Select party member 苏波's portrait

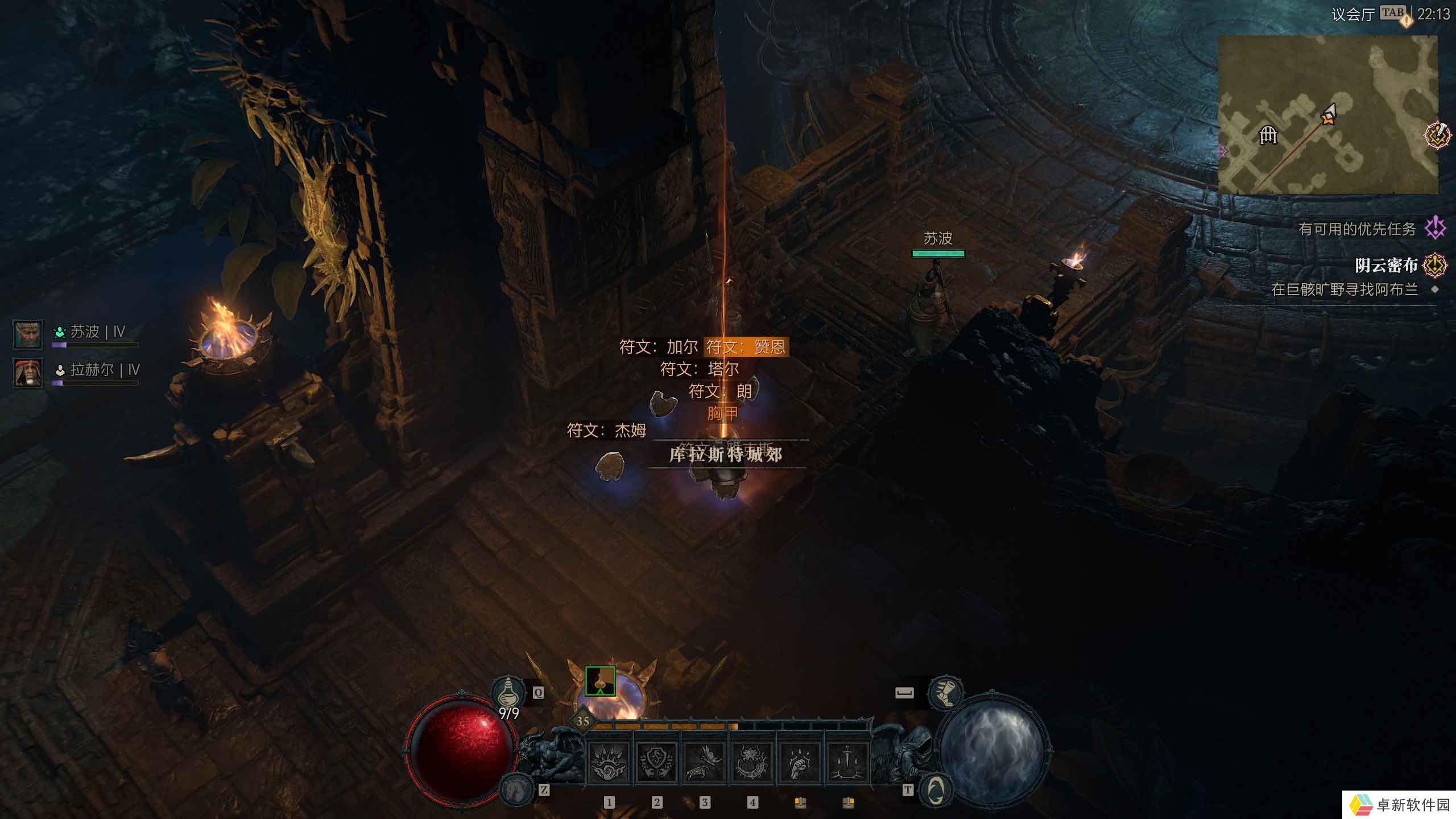27,334
